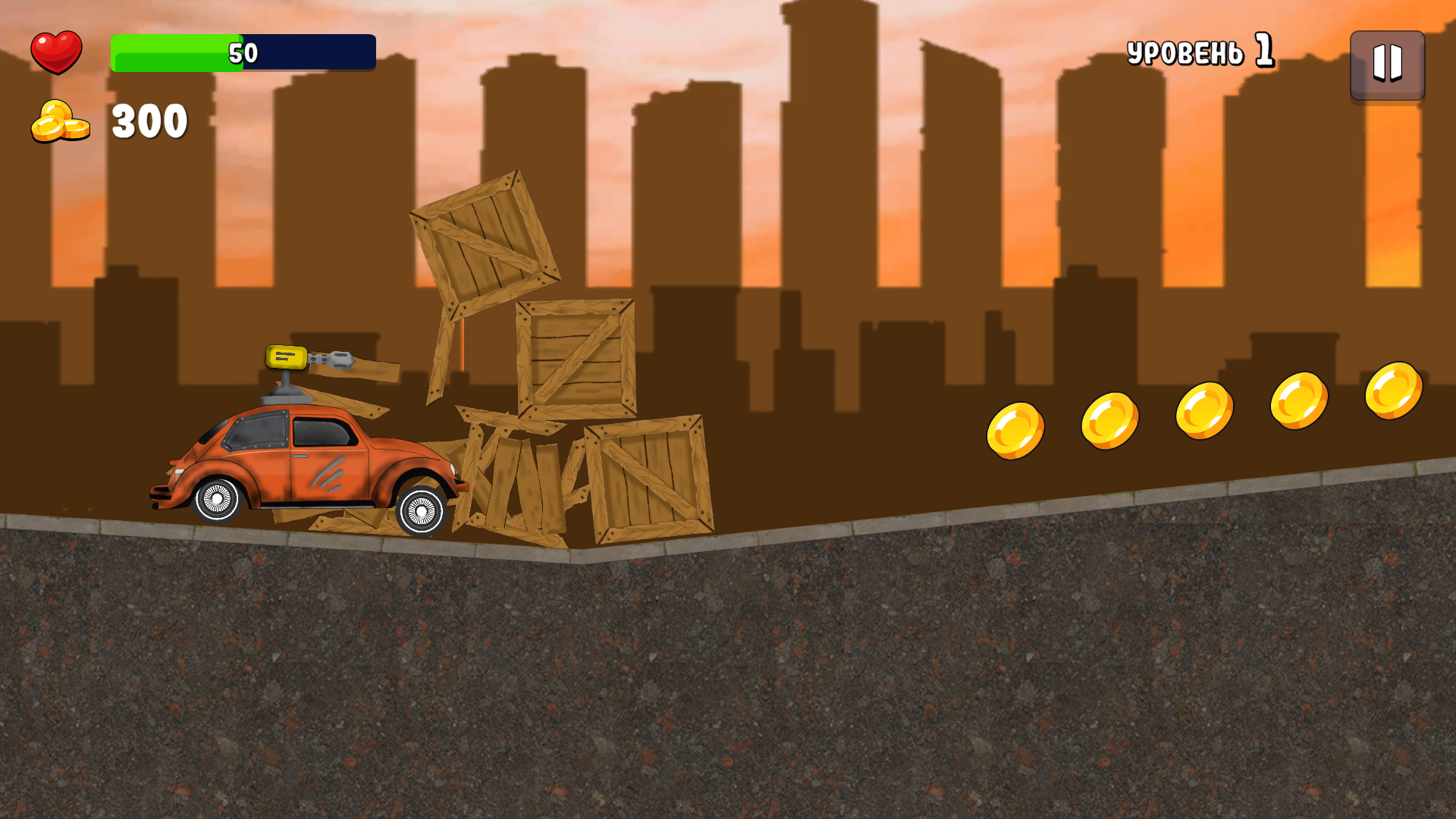Click the red heart life icon
This screenshot has height=819, width=1456.
[x=57, y=51]
